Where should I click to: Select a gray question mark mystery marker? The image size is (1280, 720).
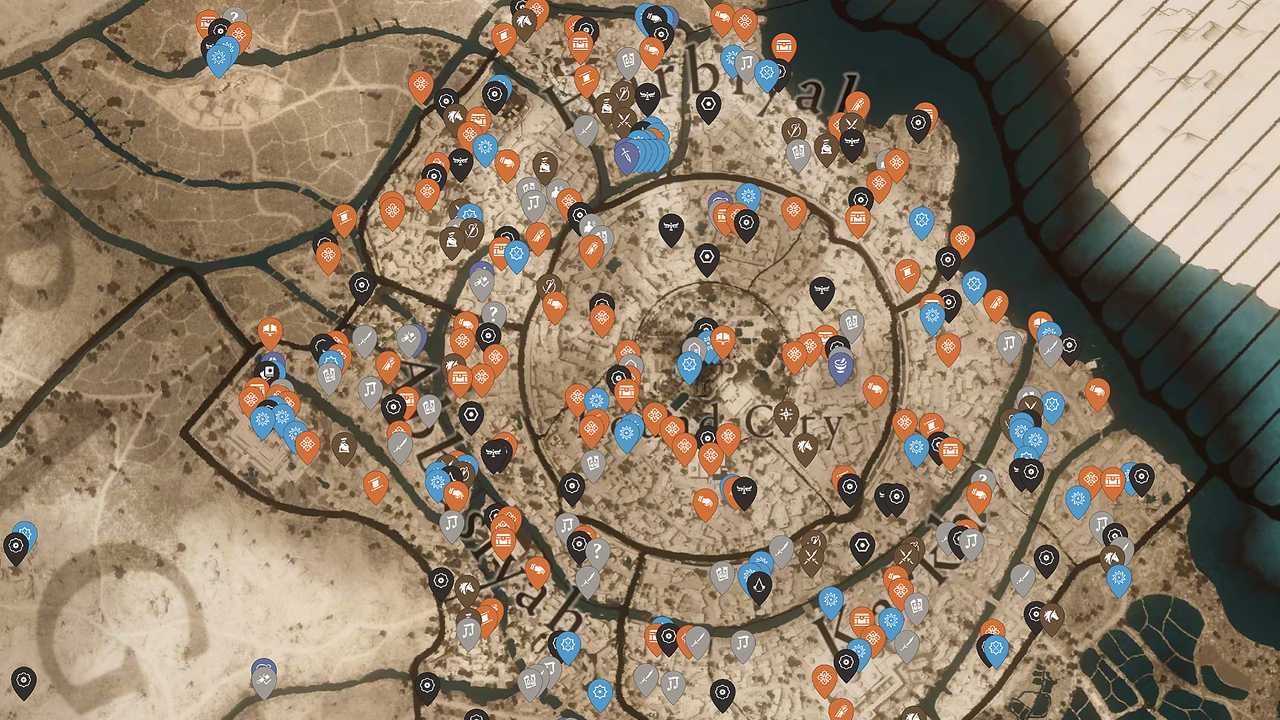point(494,313)
